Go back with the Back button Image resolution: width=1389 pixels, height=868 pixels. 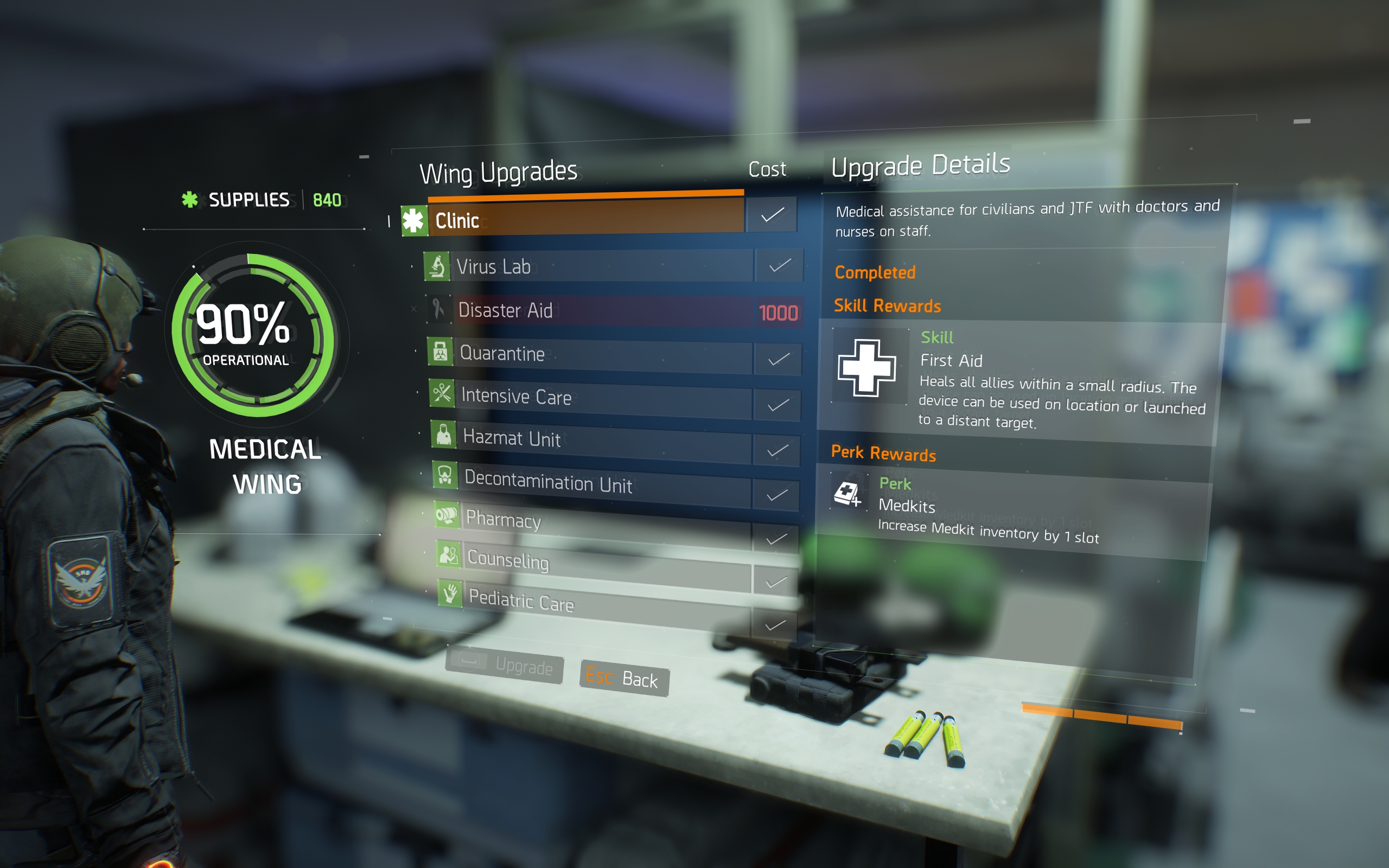click(624, 679)
